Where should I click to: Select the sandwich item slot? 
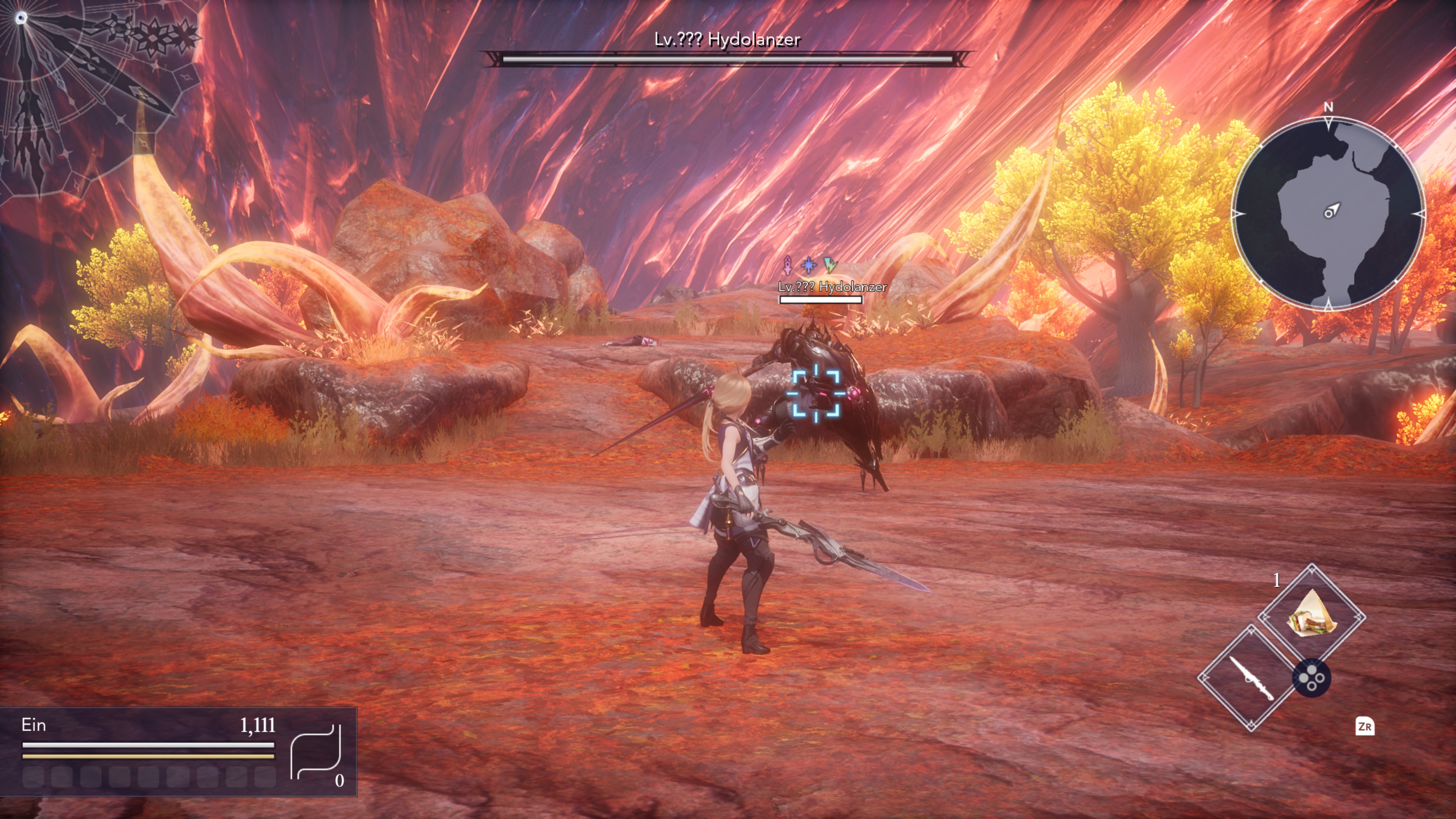tap(1311, 615)
